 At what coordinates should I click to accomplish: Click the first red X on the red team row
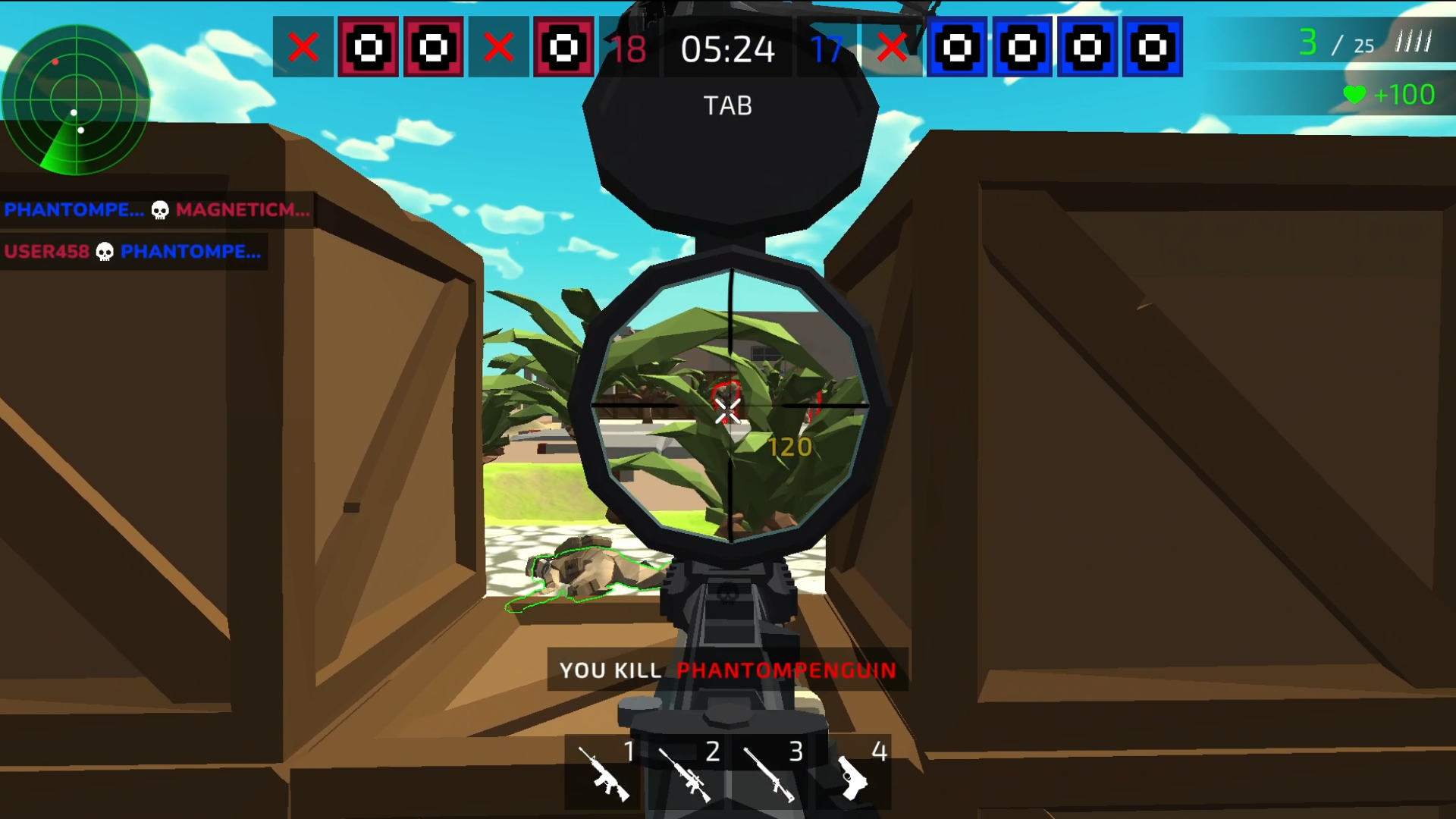(x=303, y=48)
